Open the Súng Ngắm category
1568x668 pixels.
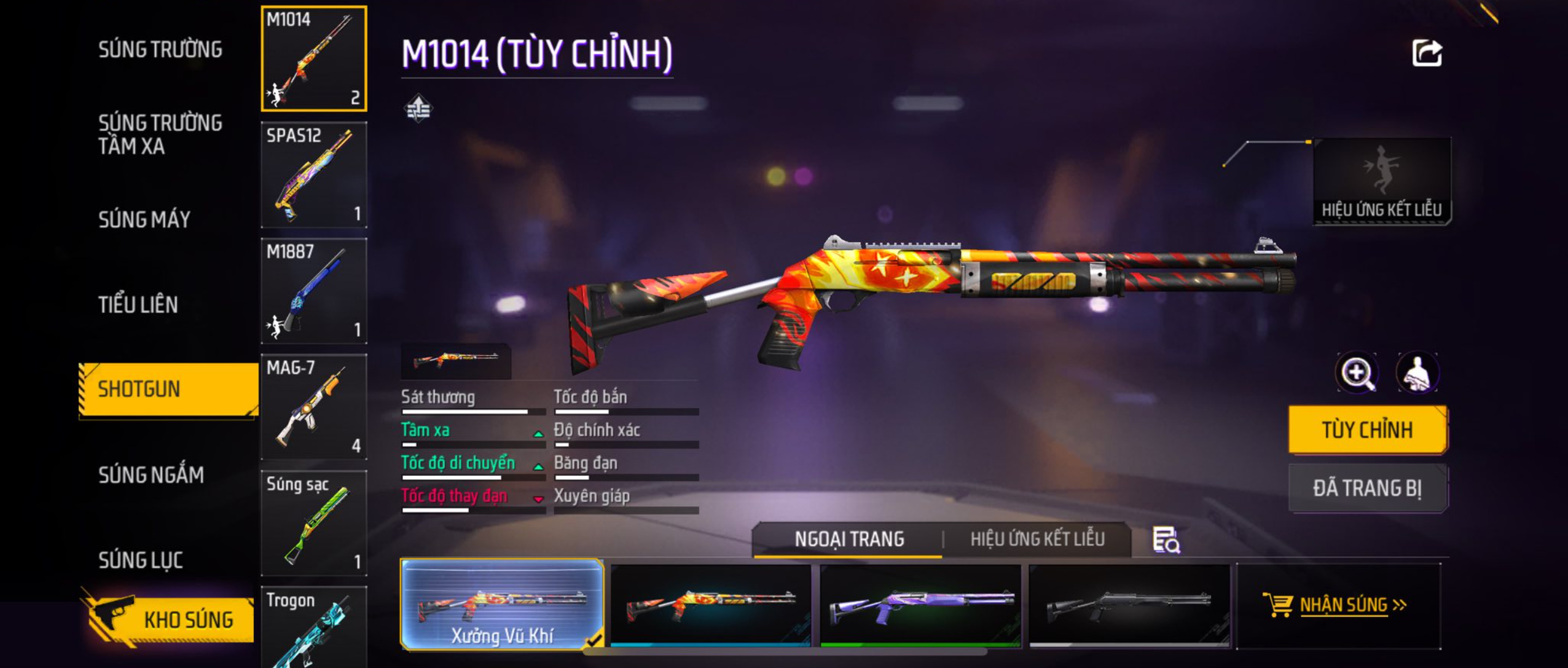click(x=151, y=474)
